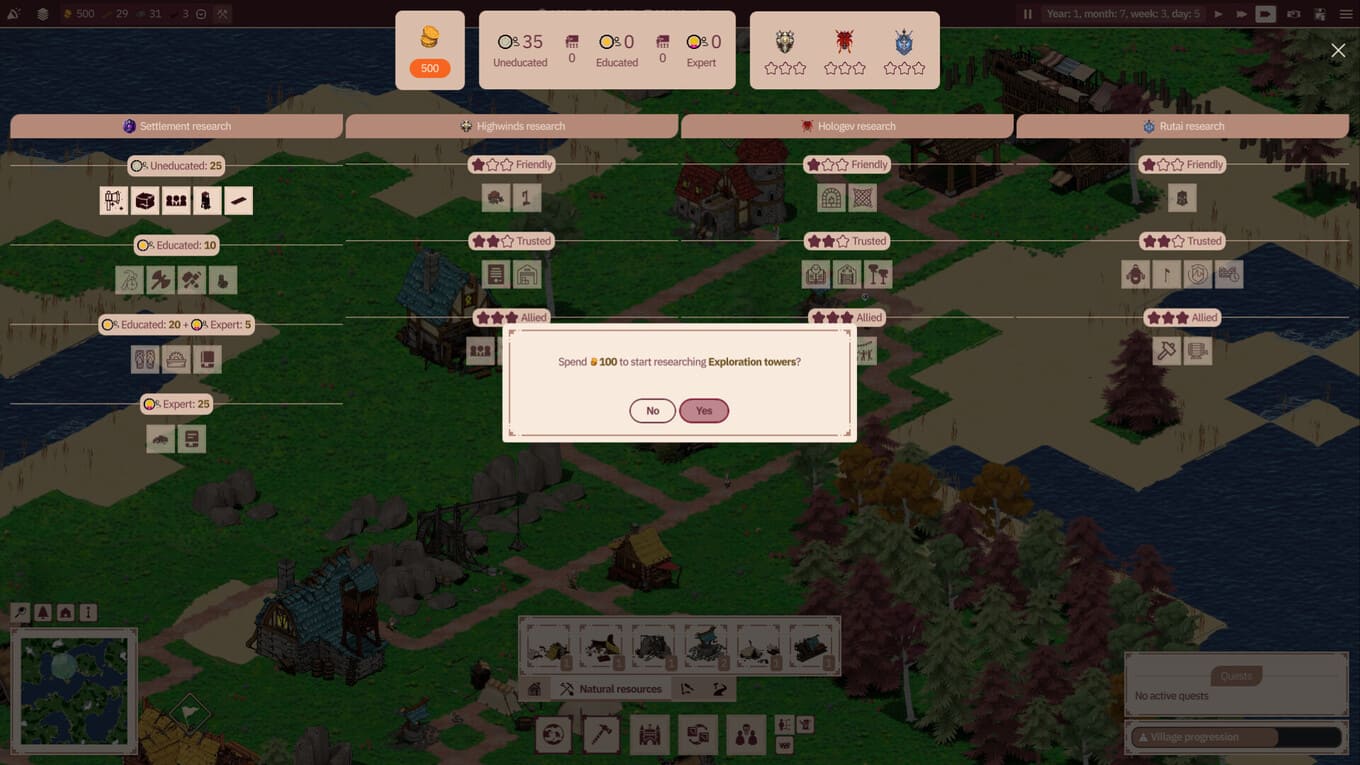Decline the research with No

pos(652,411)
